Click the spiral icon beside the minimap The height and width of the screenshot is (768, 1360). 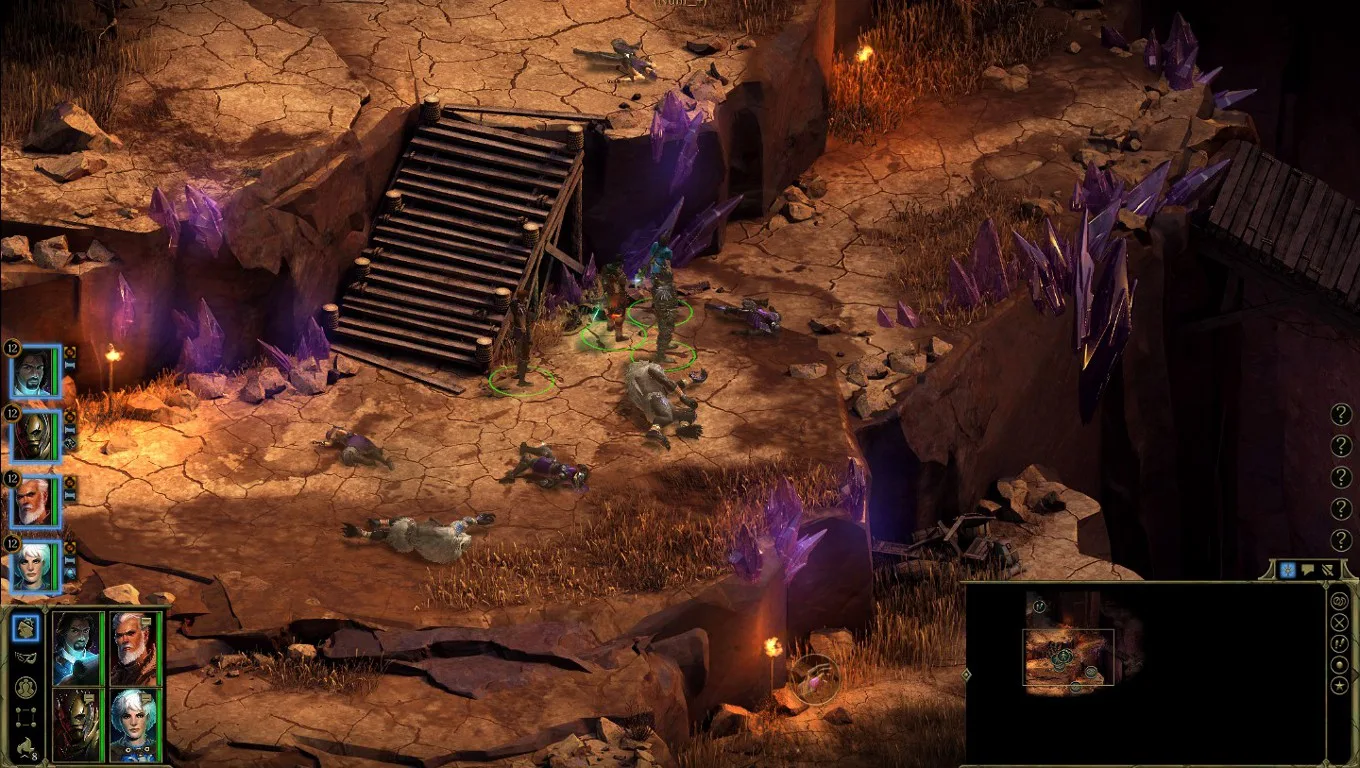click(1340, 602)
